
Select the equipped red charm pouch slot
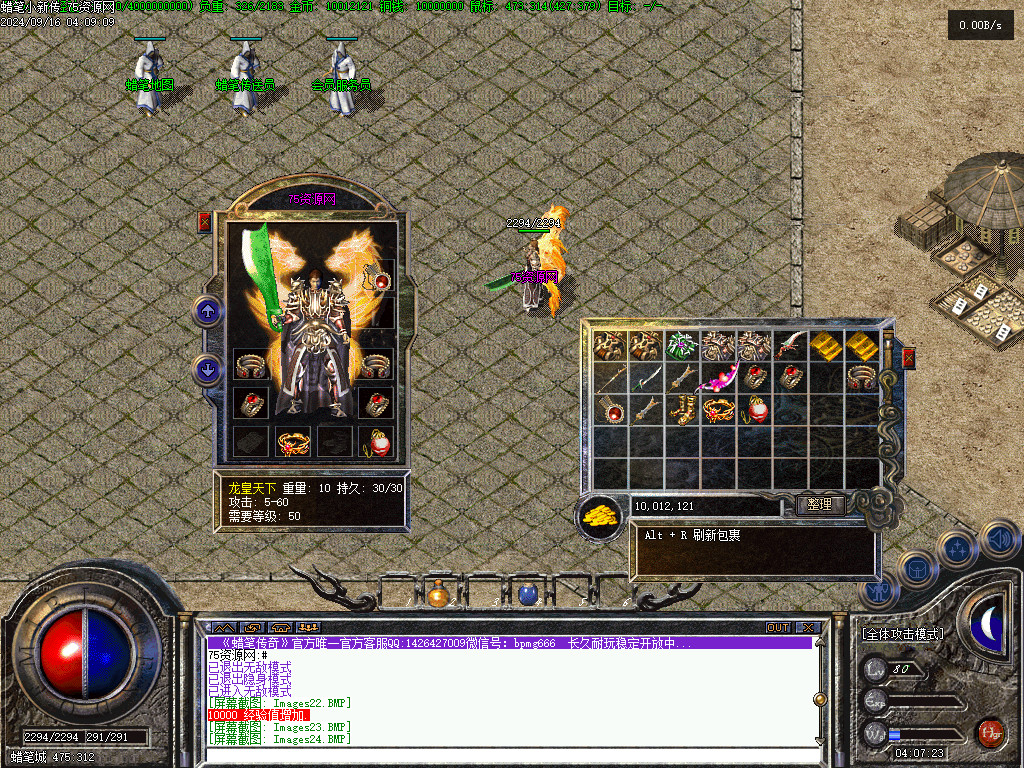click(378, 441)
